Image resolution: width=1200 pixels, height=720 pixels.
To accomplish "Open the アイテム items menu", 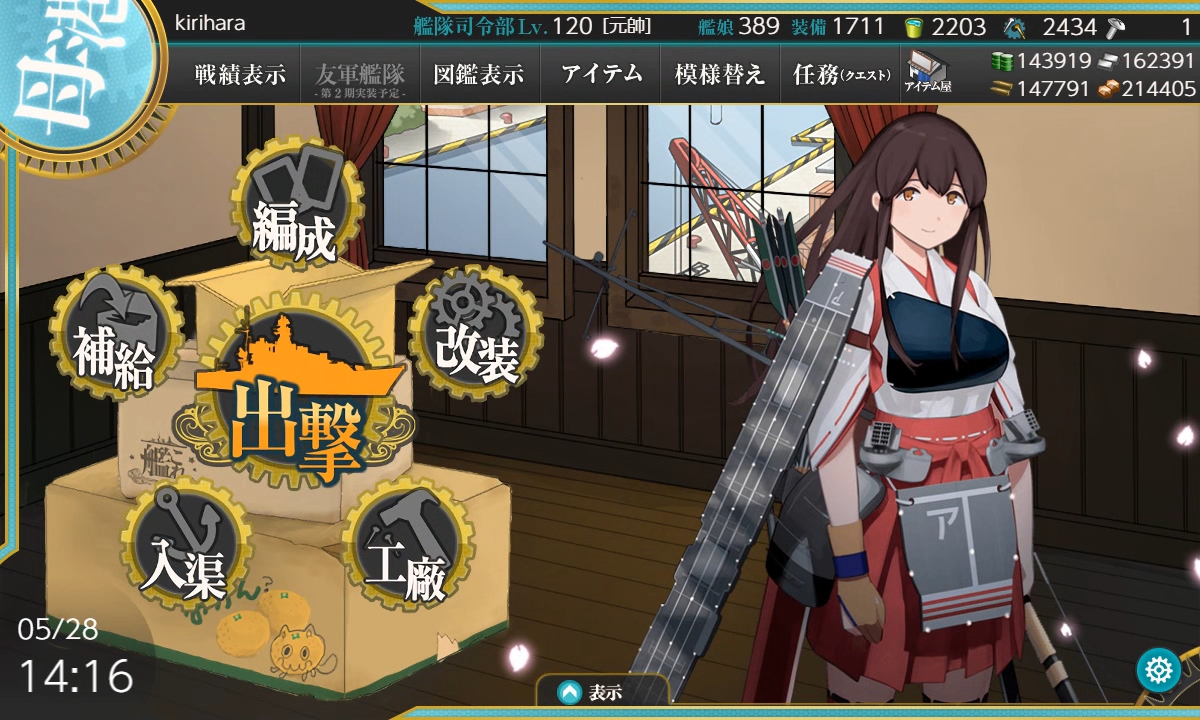I will pyautogui.click(x=601, y=74).
